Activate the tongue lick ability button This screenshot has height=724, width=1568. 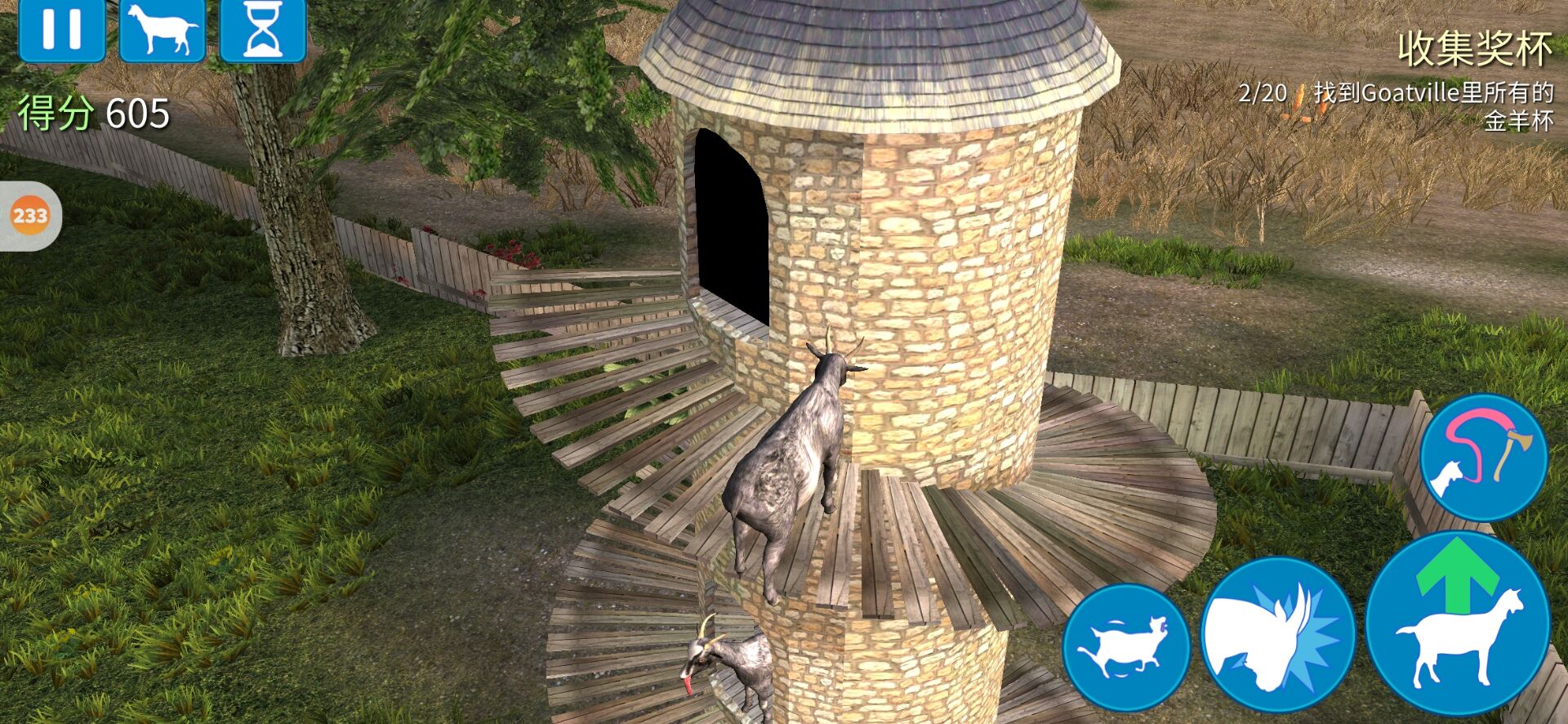(x=1482, y=457)
